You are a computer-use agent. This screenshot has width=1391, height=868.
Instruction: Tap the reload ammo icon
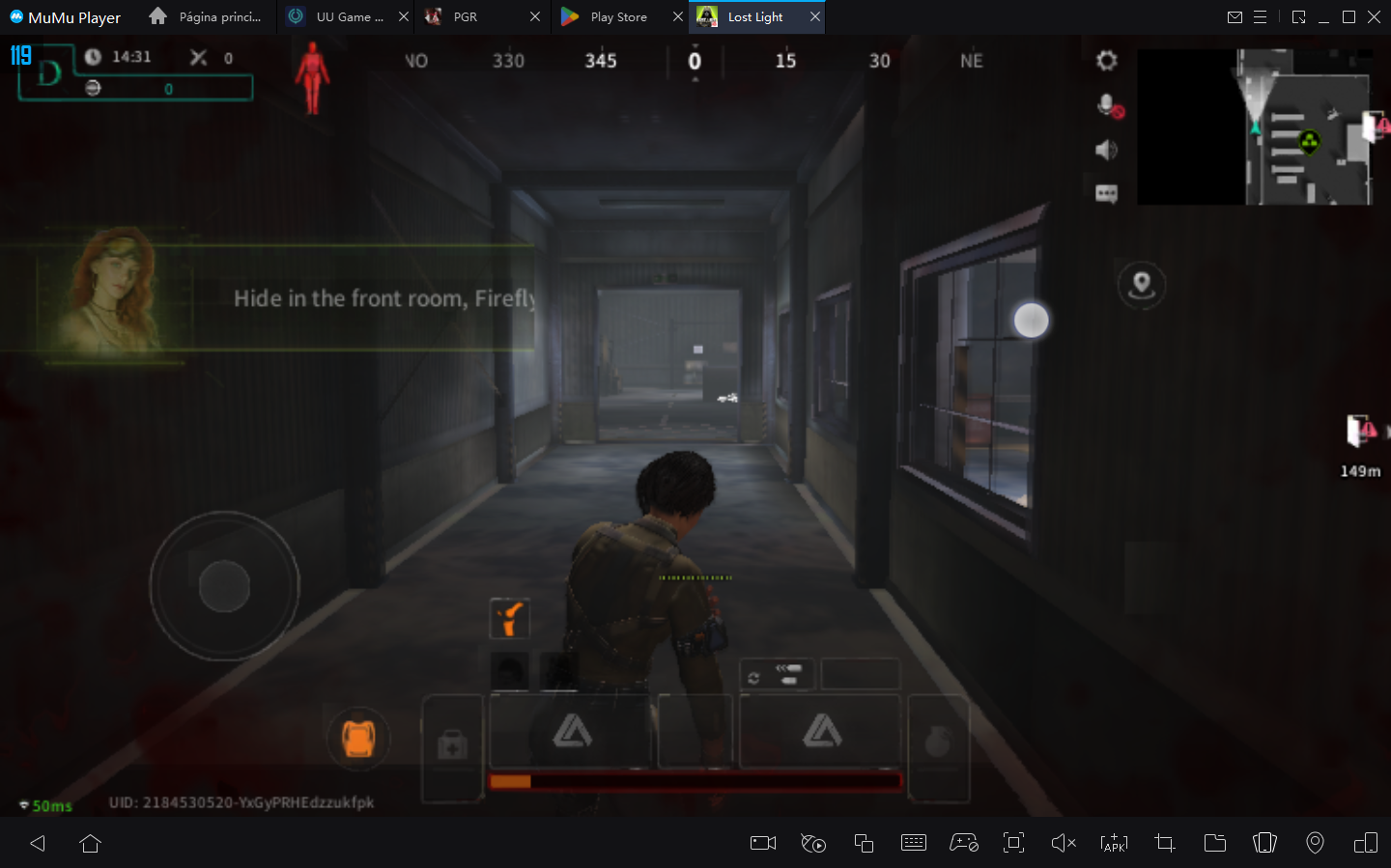777,674
